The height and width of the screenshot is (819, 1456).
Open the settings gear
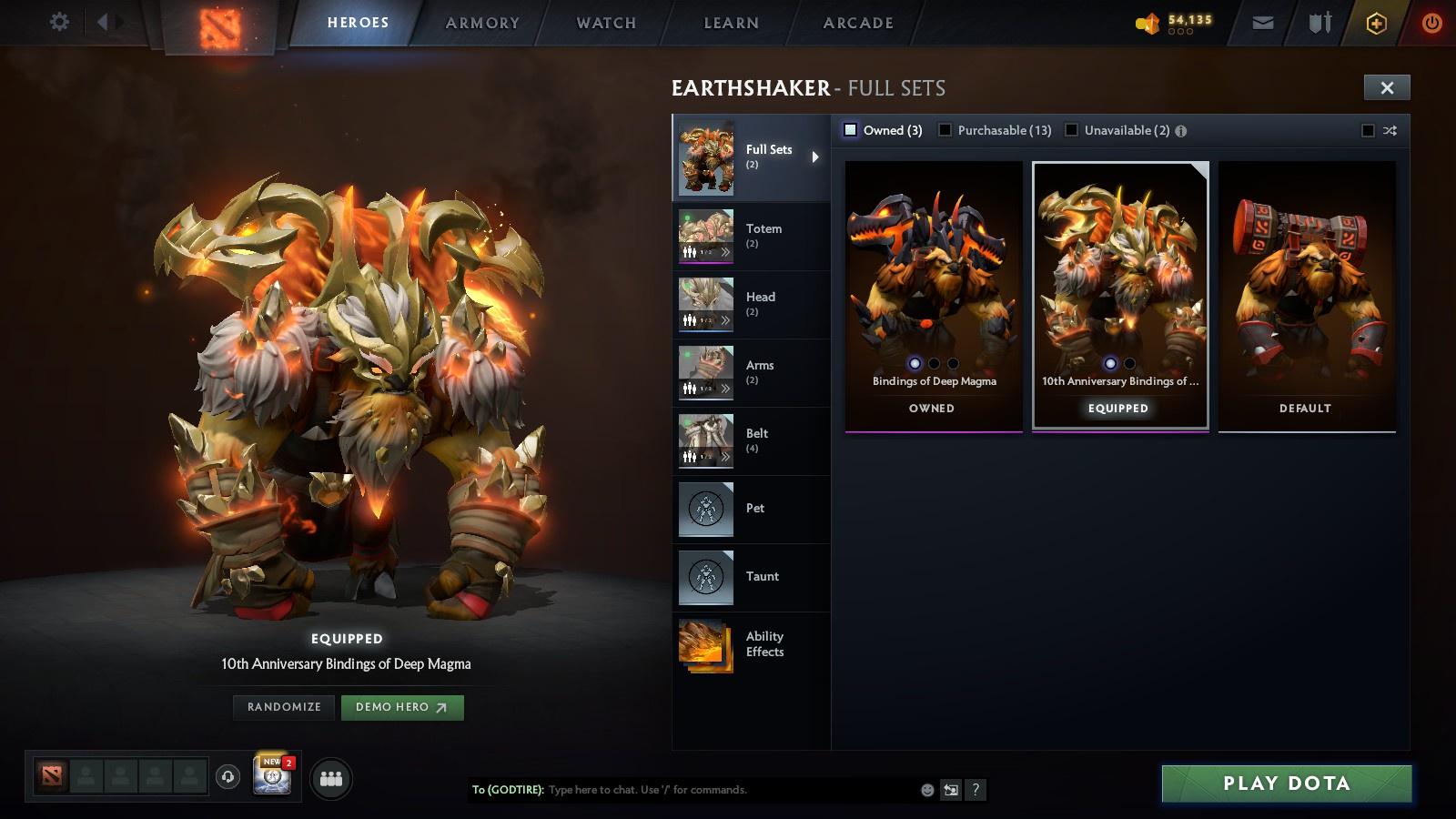click(59, 20)
